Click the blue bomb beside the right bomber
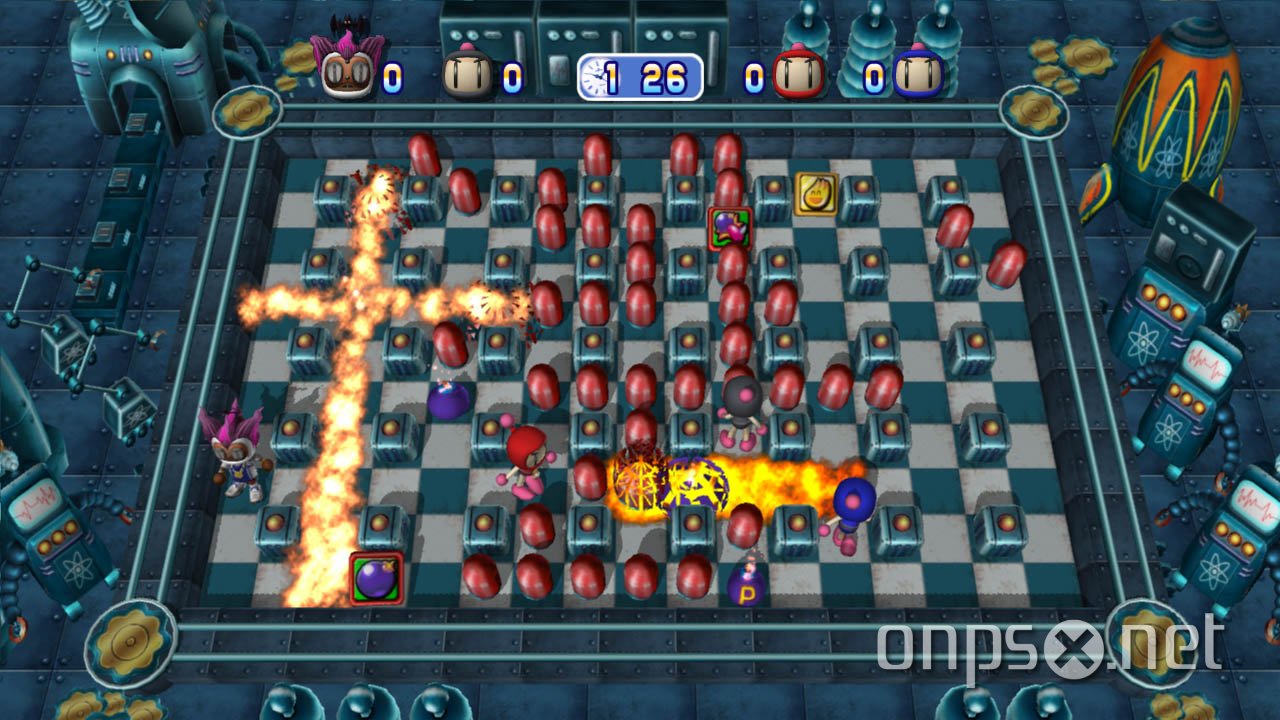This screenshot has height=720, width=1280. click(x=851, y=500)
